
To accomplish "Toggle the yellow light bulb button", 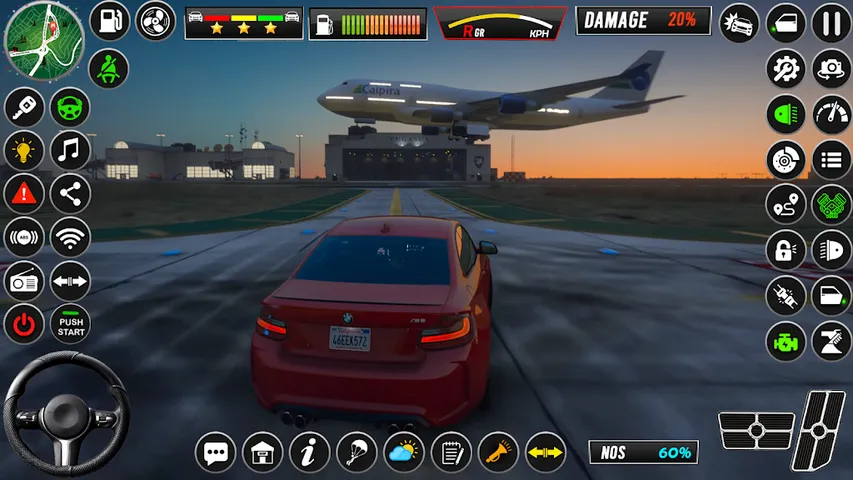I will click(x=24, y=151).
